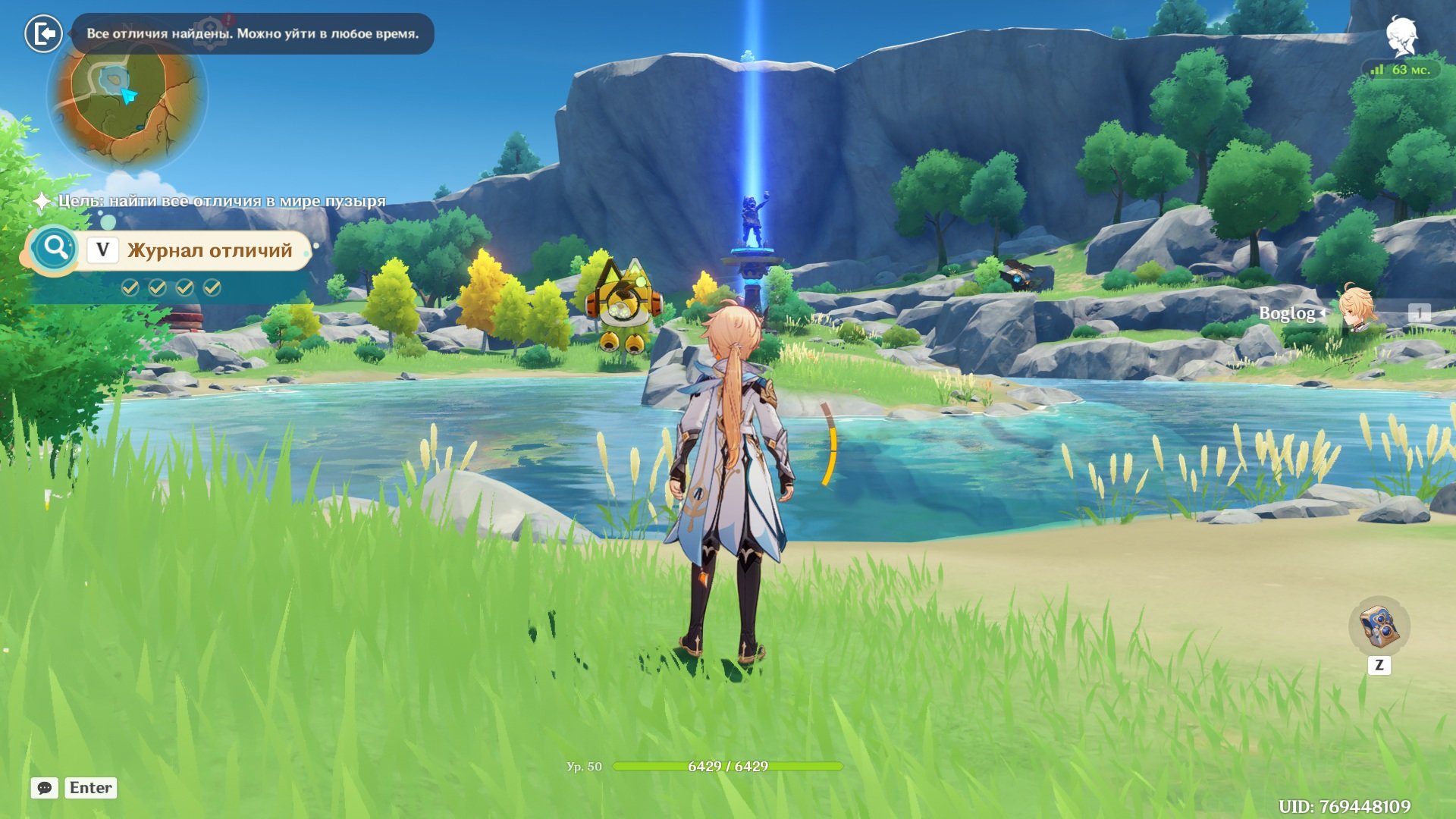Open the Paimon menu icon
The height and width of the screenshot is (819, 1456).
(x=1401, y=36)
